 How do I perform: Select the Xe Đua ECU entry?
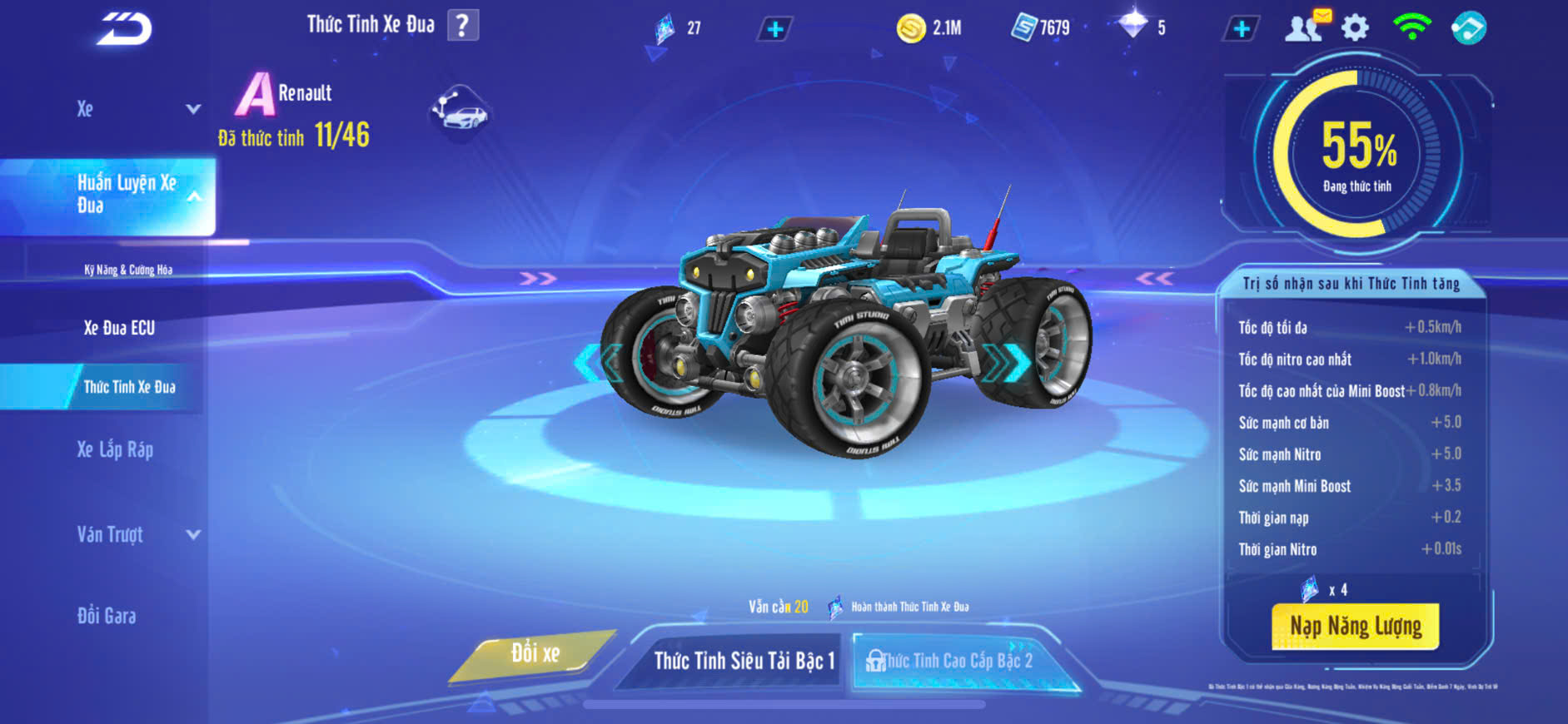(x=119, y=328)
